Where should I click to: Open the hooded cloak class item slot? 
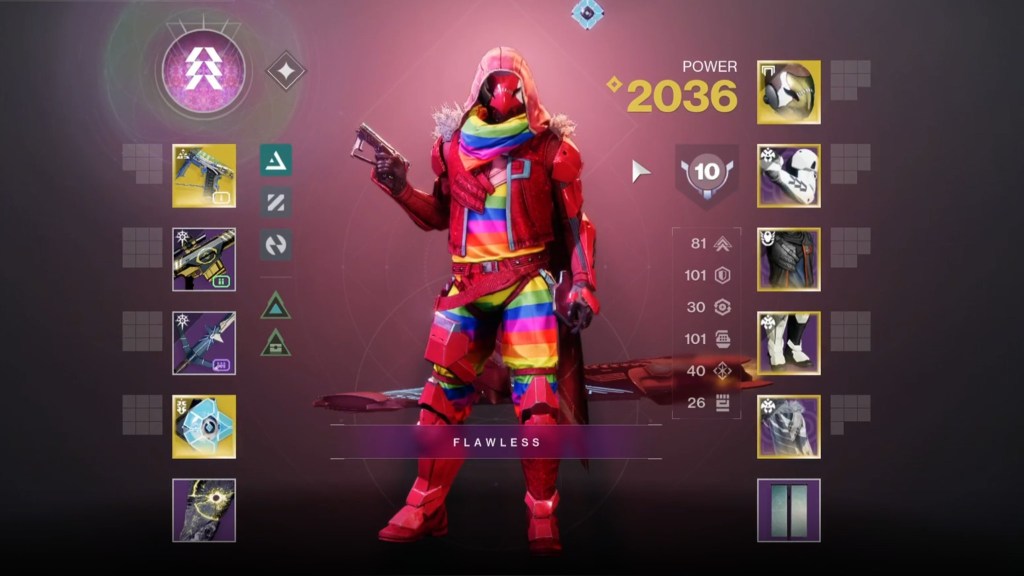tap(788, 426)
